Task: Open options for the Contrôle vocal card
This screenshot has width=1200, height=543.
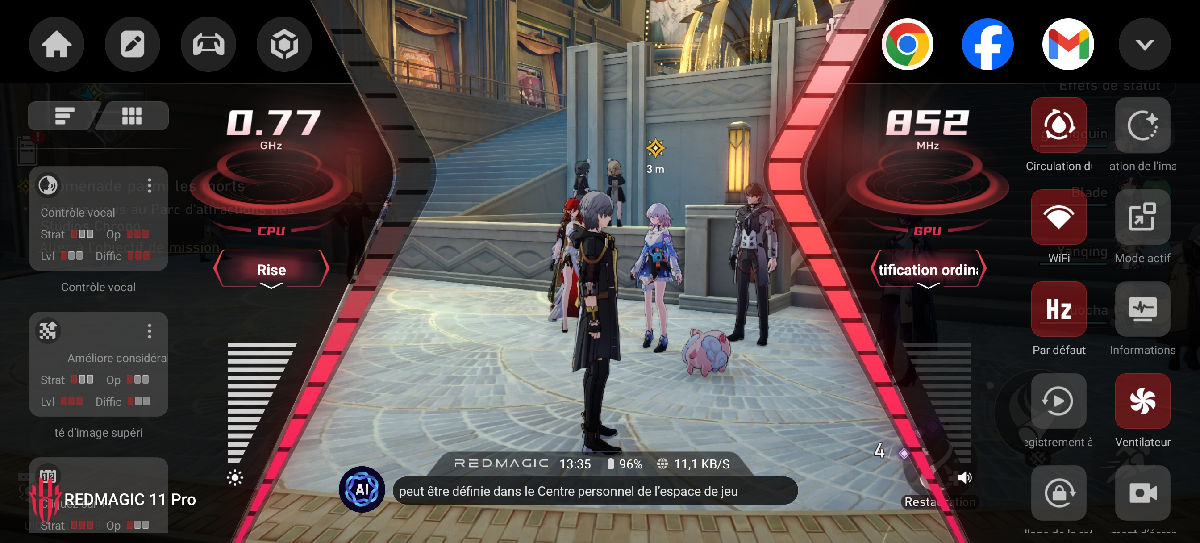Action: point(150,186)
